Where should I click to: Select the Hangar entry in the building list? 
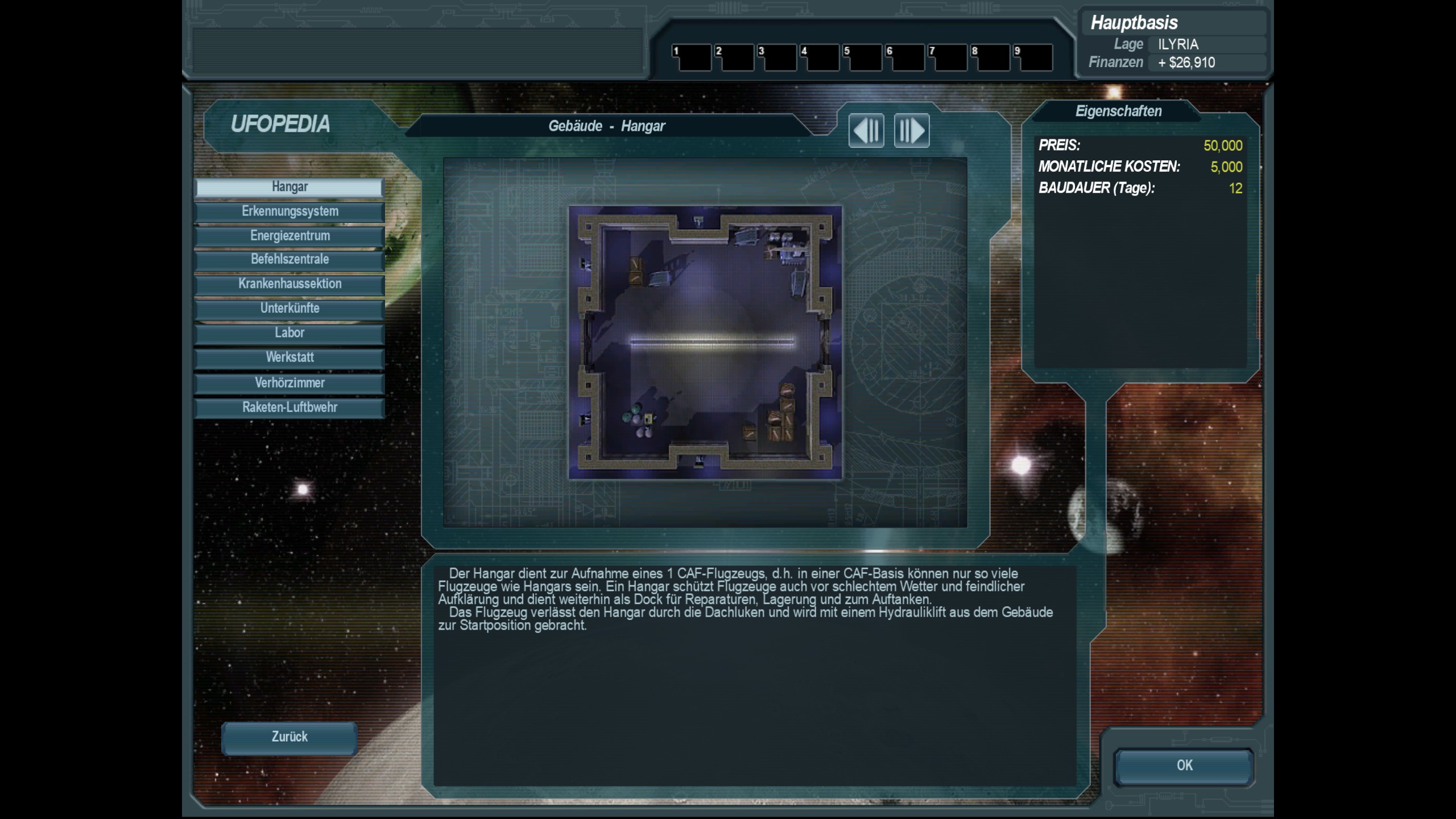(289, 187)
